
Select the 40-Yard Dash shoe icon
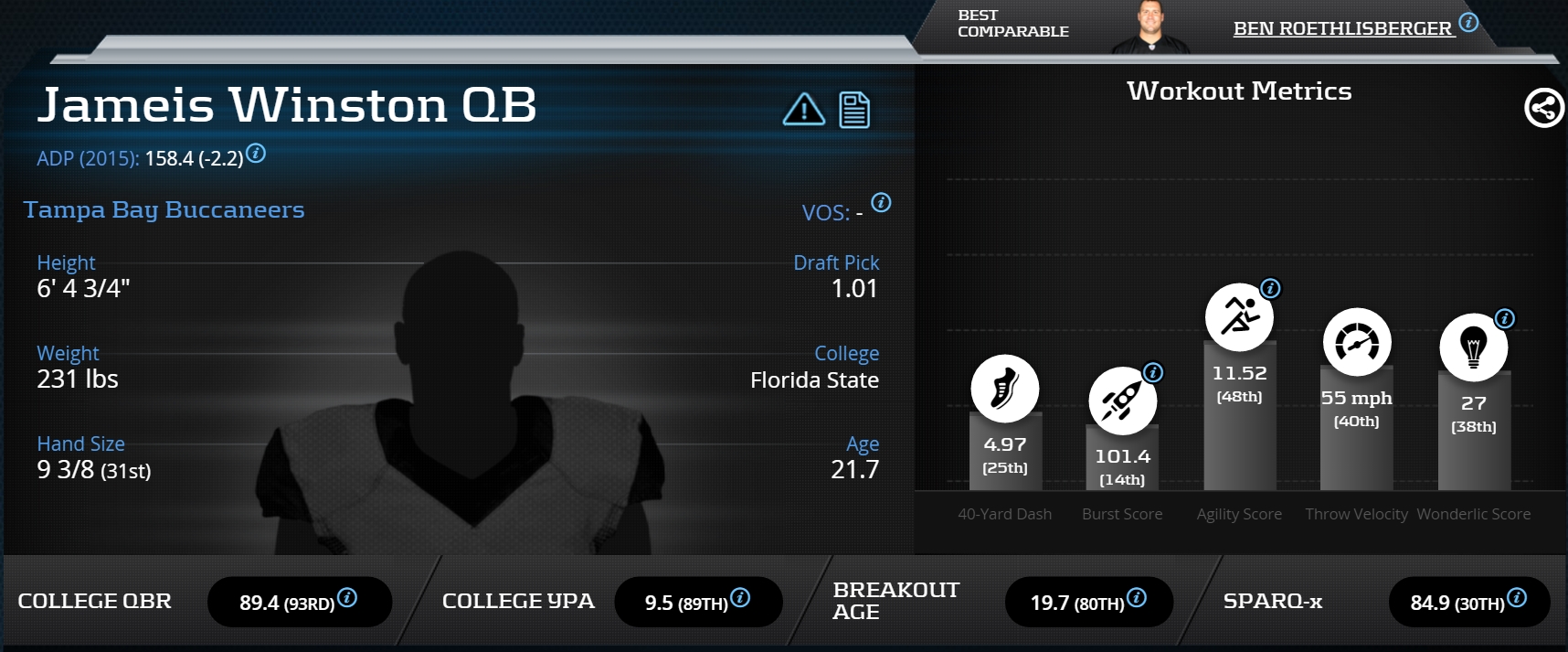pyautogui.click(x=1004, y=389)
